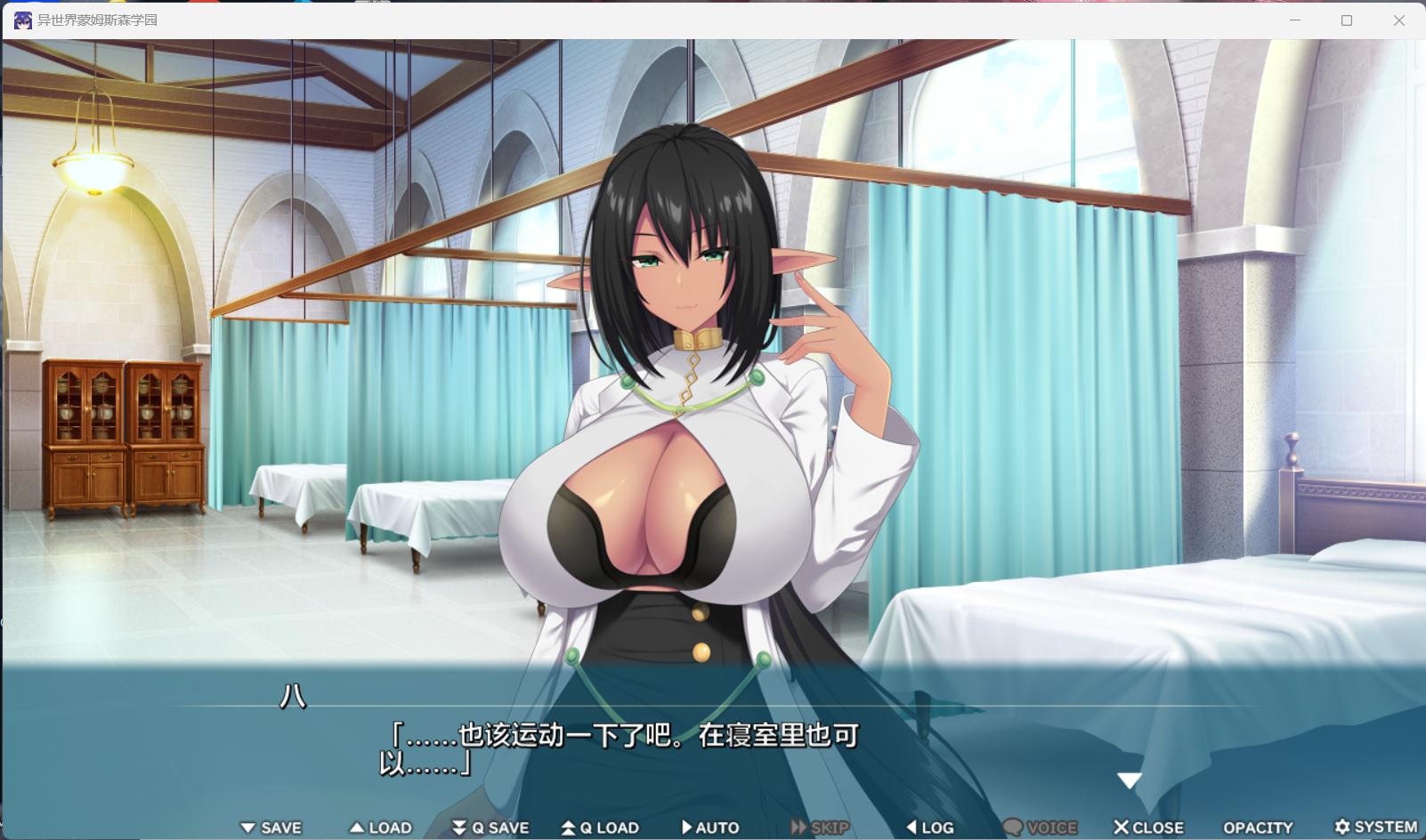1426x840 pixels.
Task: Advance dialogue via the white arrow indicator
Action: (x=1130, y=780)
